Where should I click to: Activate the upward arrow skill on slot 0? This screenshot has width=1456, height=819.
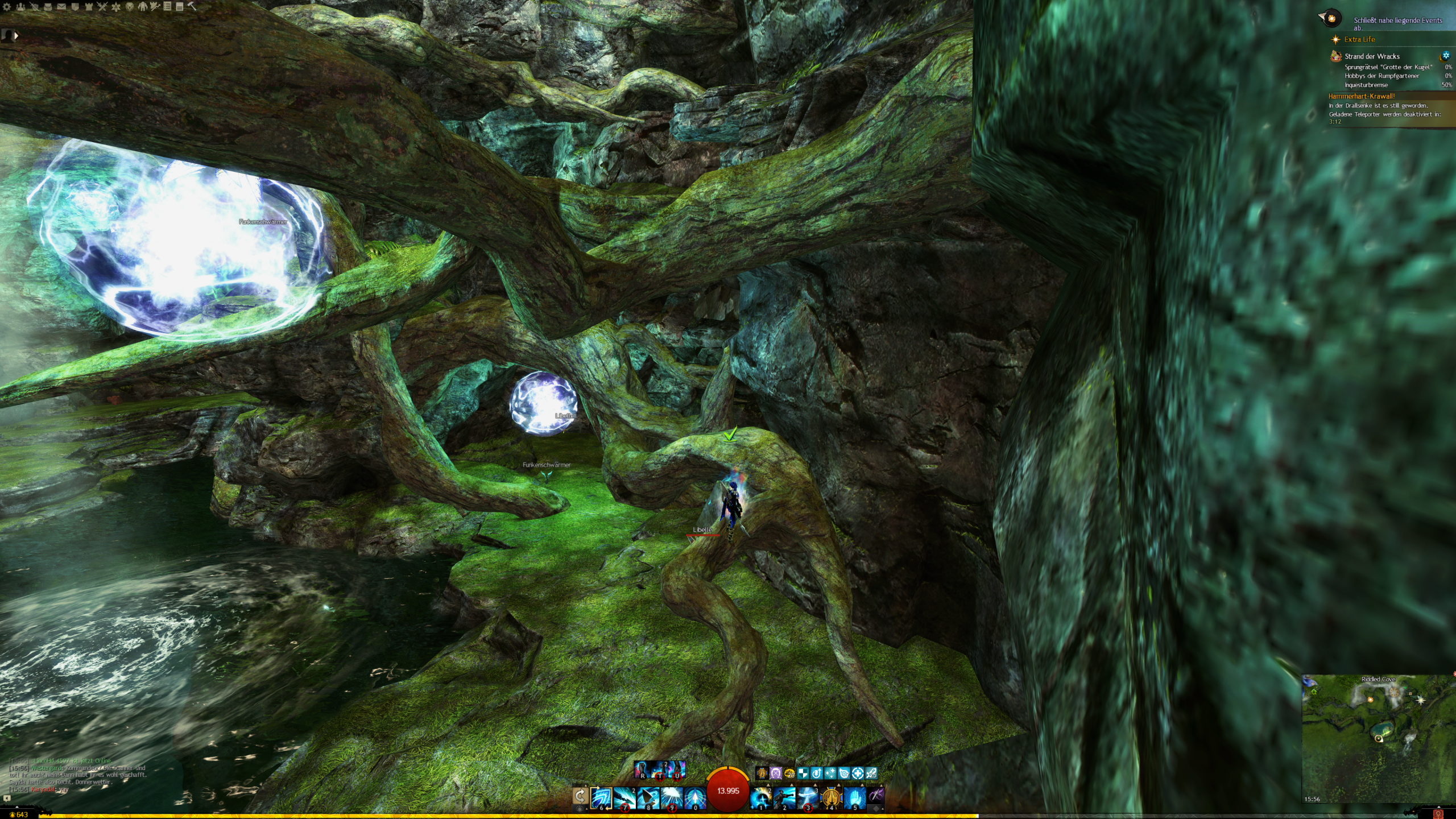pyautogui.click(x=695, y=797)
